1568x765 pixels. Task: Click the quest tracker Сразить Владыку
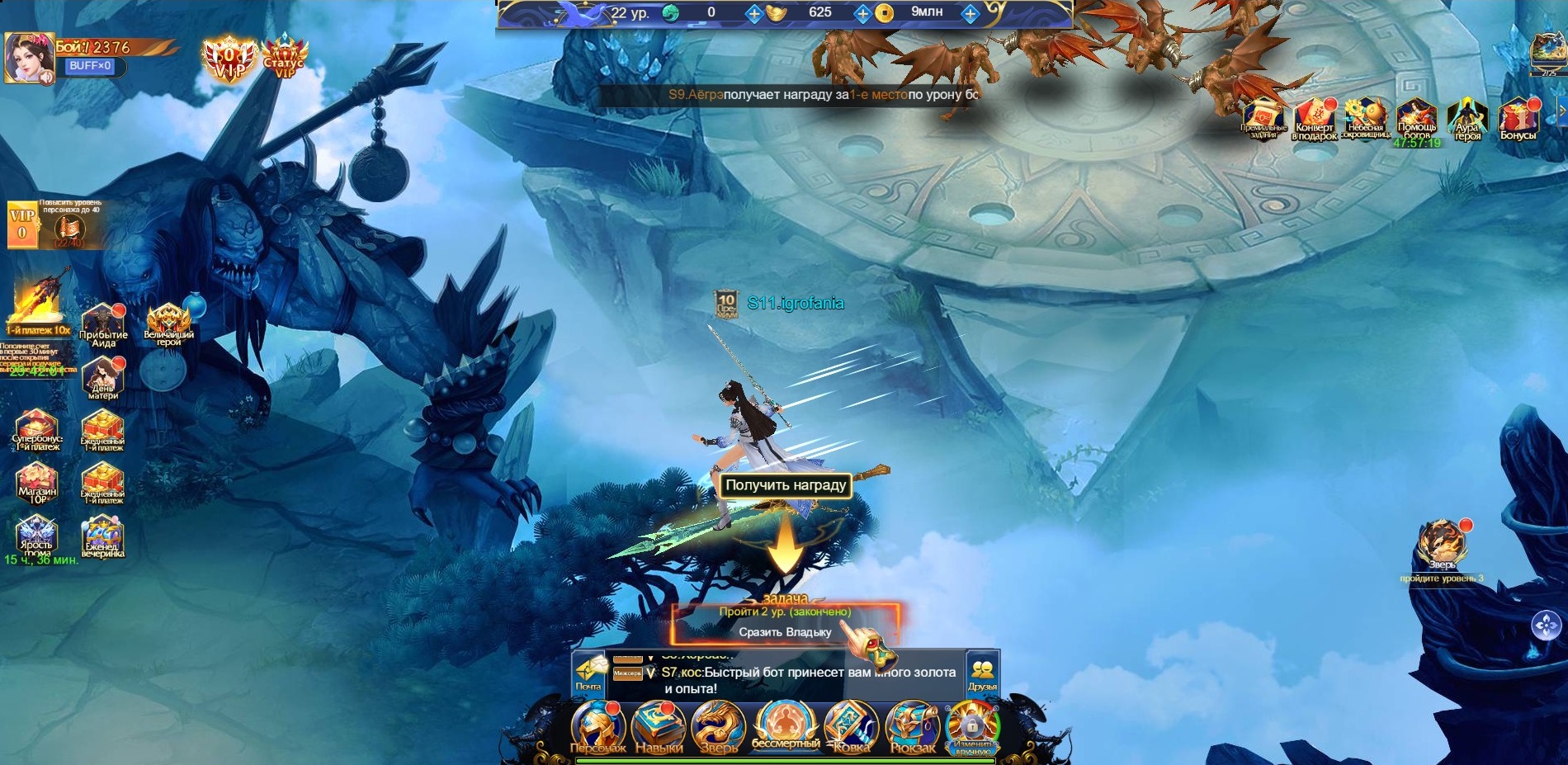785,632
